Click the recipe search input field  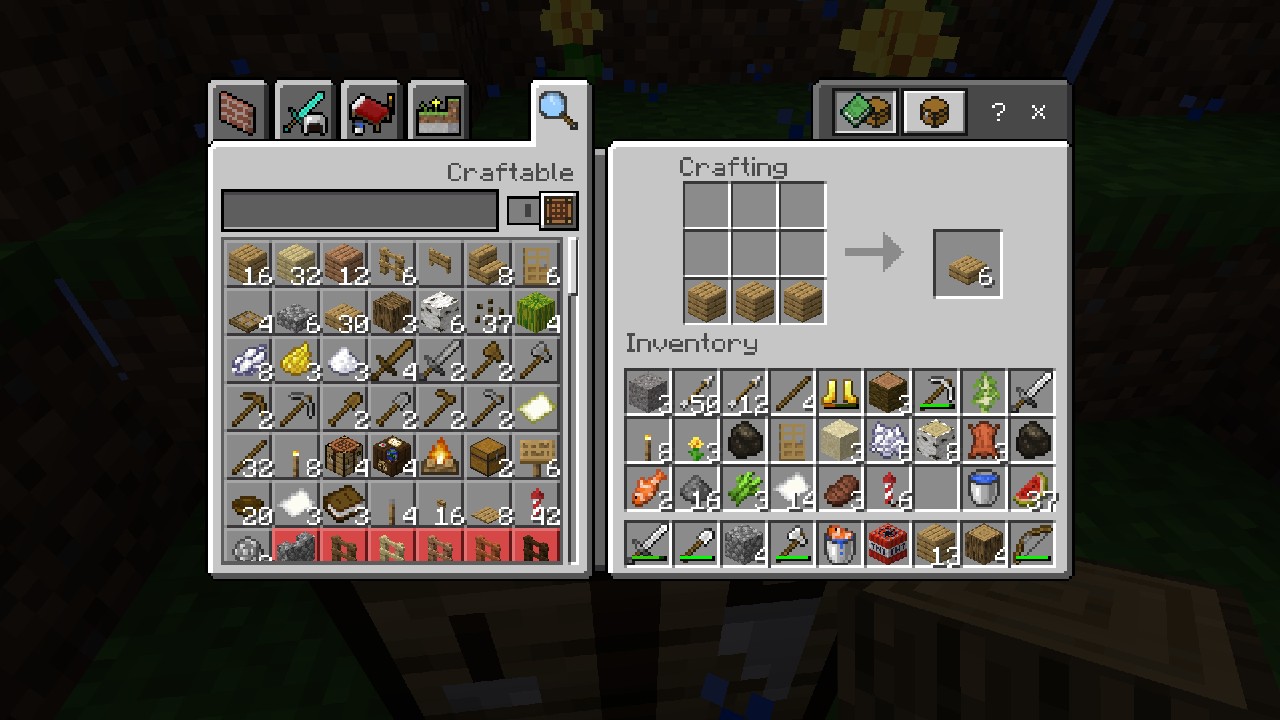click(360, 210)
